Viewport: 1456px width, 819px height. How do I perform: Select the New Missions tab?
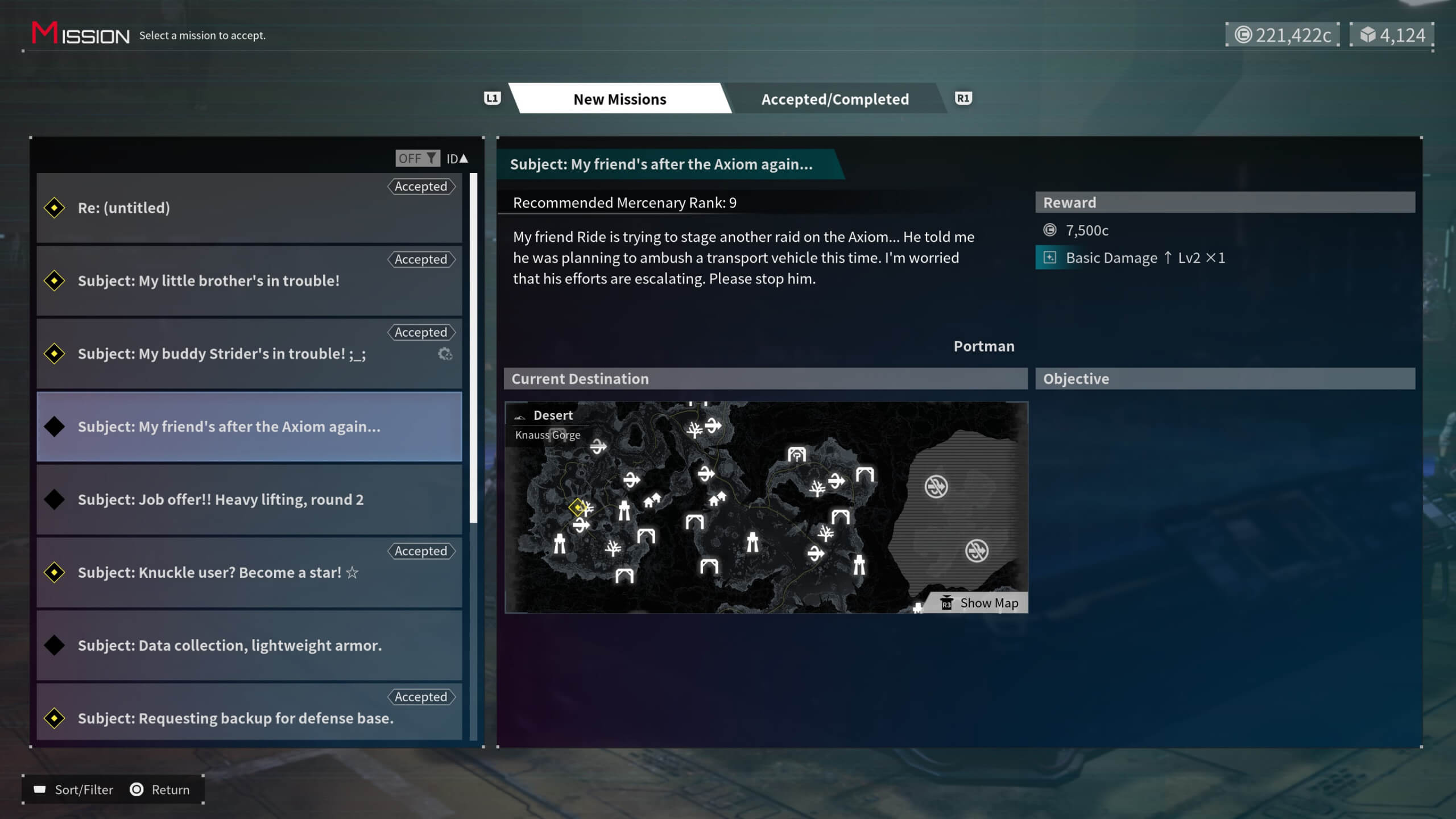[x=619, y=99]
